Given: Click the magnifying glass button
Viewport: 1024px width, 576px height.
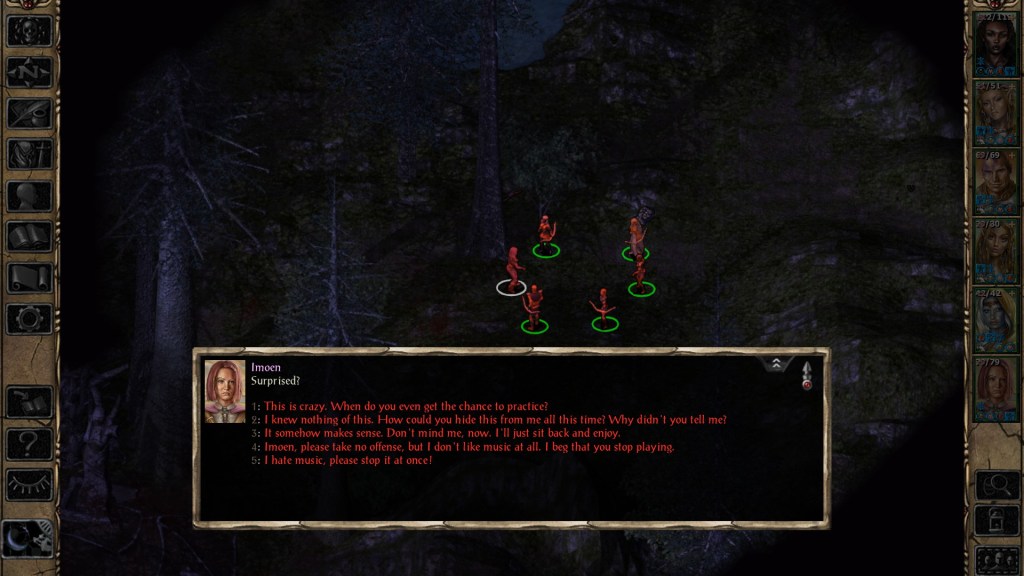Looking at the screenshot, I should pyautogui.click(x=996, y=485).
